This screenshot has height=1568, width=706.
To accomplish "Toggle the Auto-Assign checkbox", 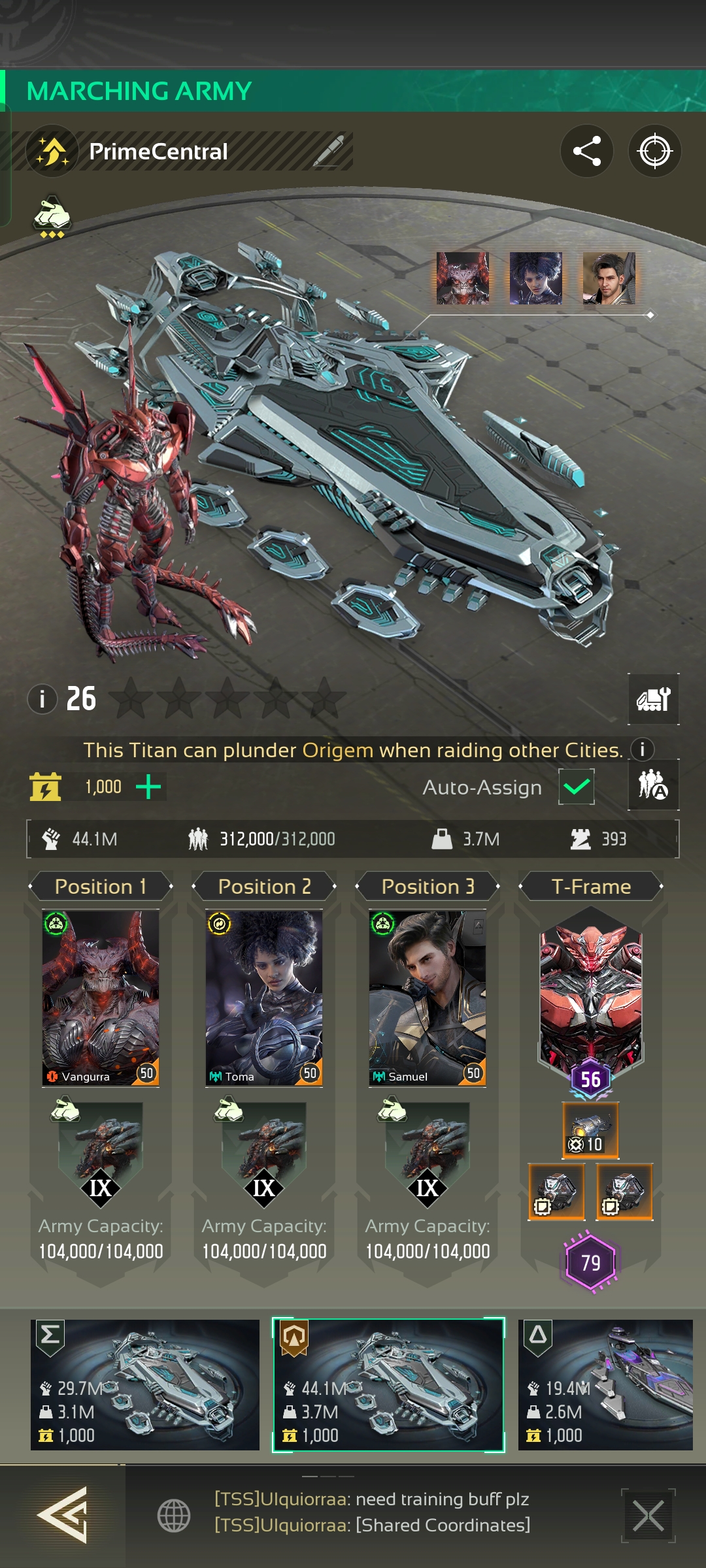I will 576,787.
